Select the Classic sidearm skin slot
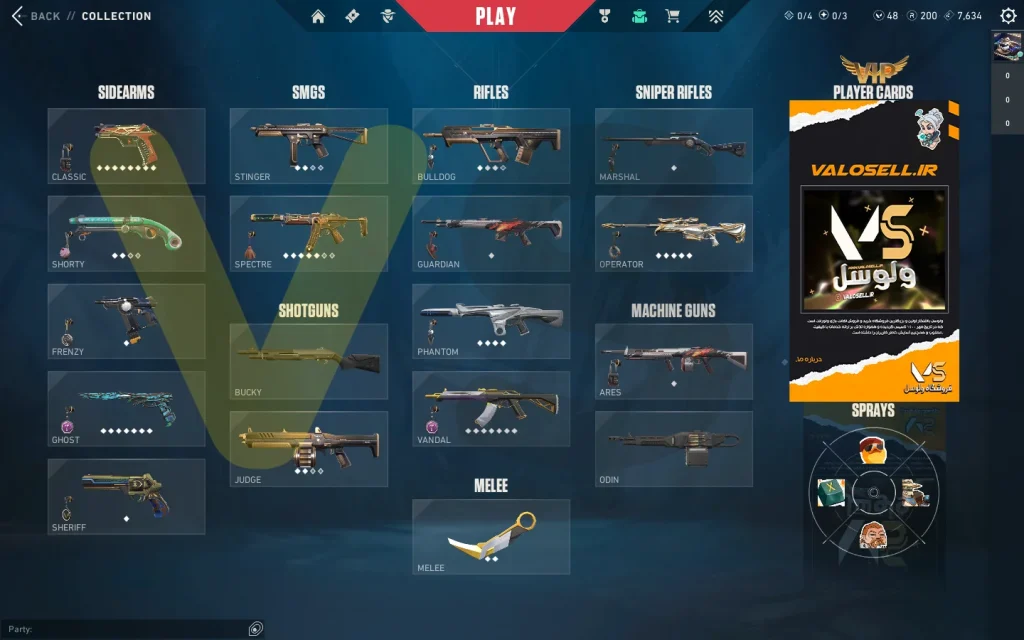The height and width of the screenshot is (640, 1024). [x=126, y=146]
